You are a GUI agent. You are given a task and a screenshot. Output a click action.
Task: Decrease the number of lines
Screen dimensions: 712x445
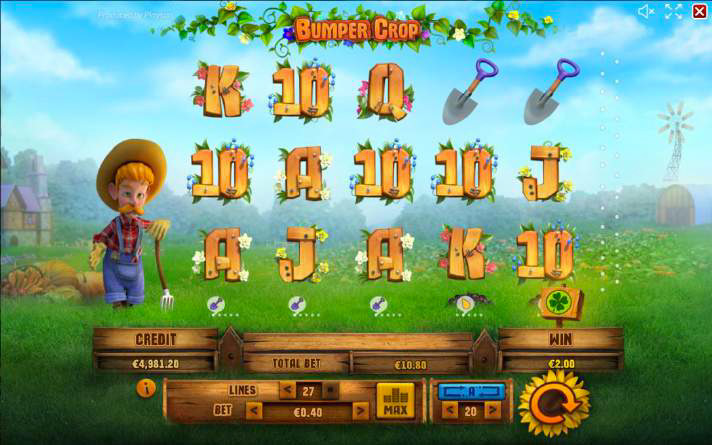[x=287, y=390]
